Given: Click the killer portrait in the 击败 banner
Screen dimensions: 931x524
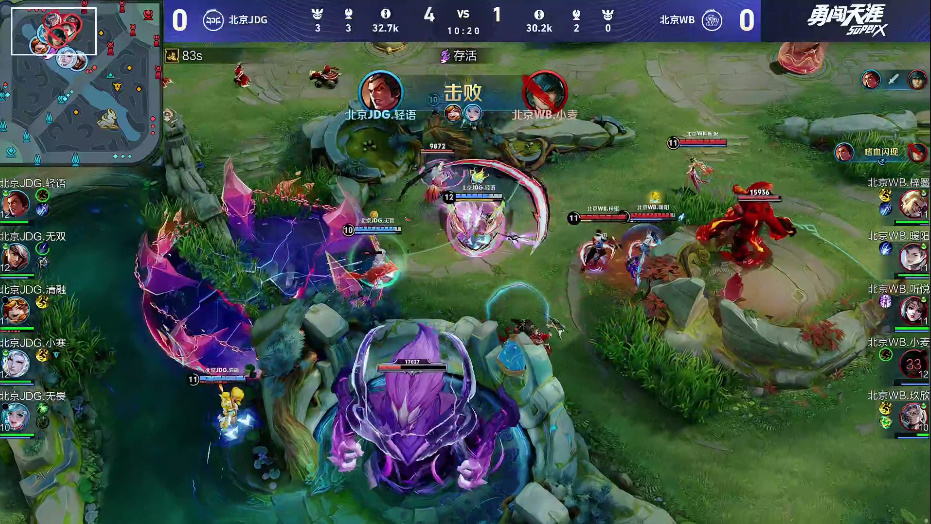Looking at the screenshot, I should click(380, 91).
